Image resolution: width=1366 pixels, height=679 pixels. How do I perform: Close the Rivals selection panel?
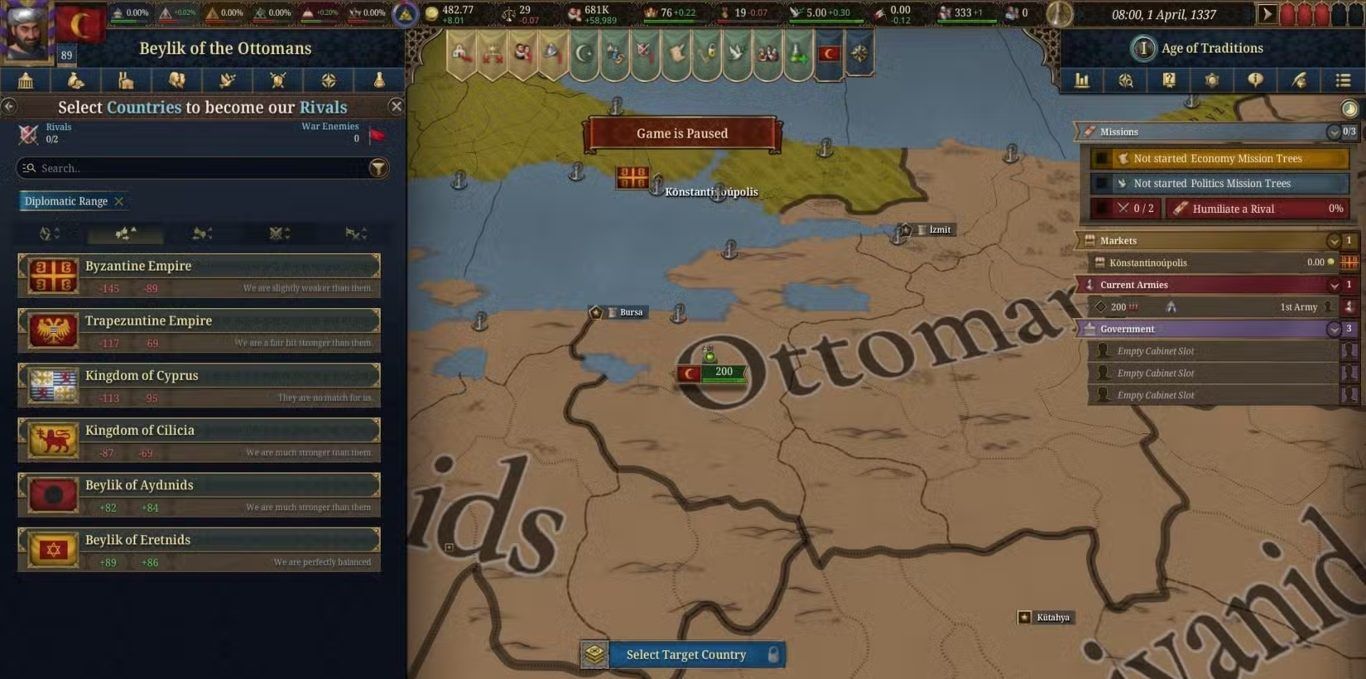click(x=396, y=106)
